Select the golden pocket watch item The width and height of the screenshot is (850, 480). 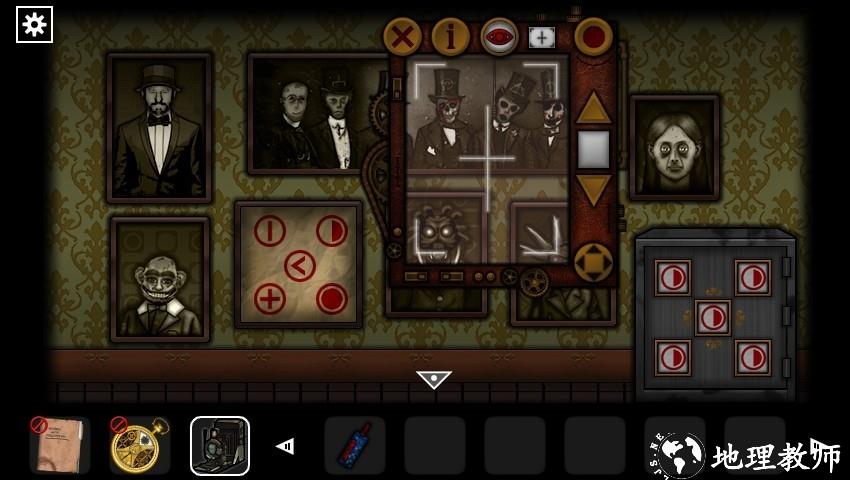coord(139,446)
